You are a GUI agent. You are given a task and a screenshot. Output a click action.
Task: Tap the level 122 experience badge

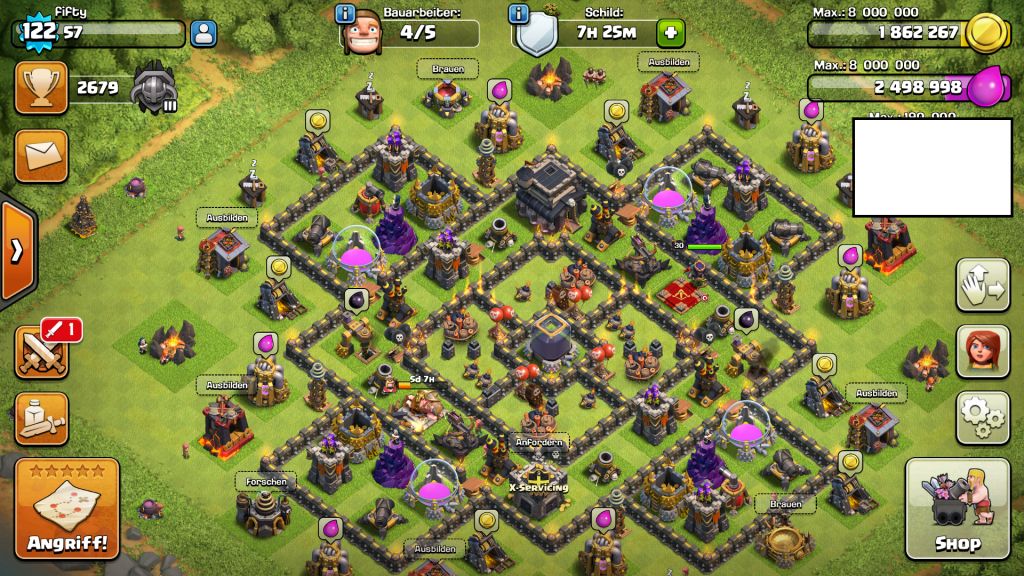point(39,30)
